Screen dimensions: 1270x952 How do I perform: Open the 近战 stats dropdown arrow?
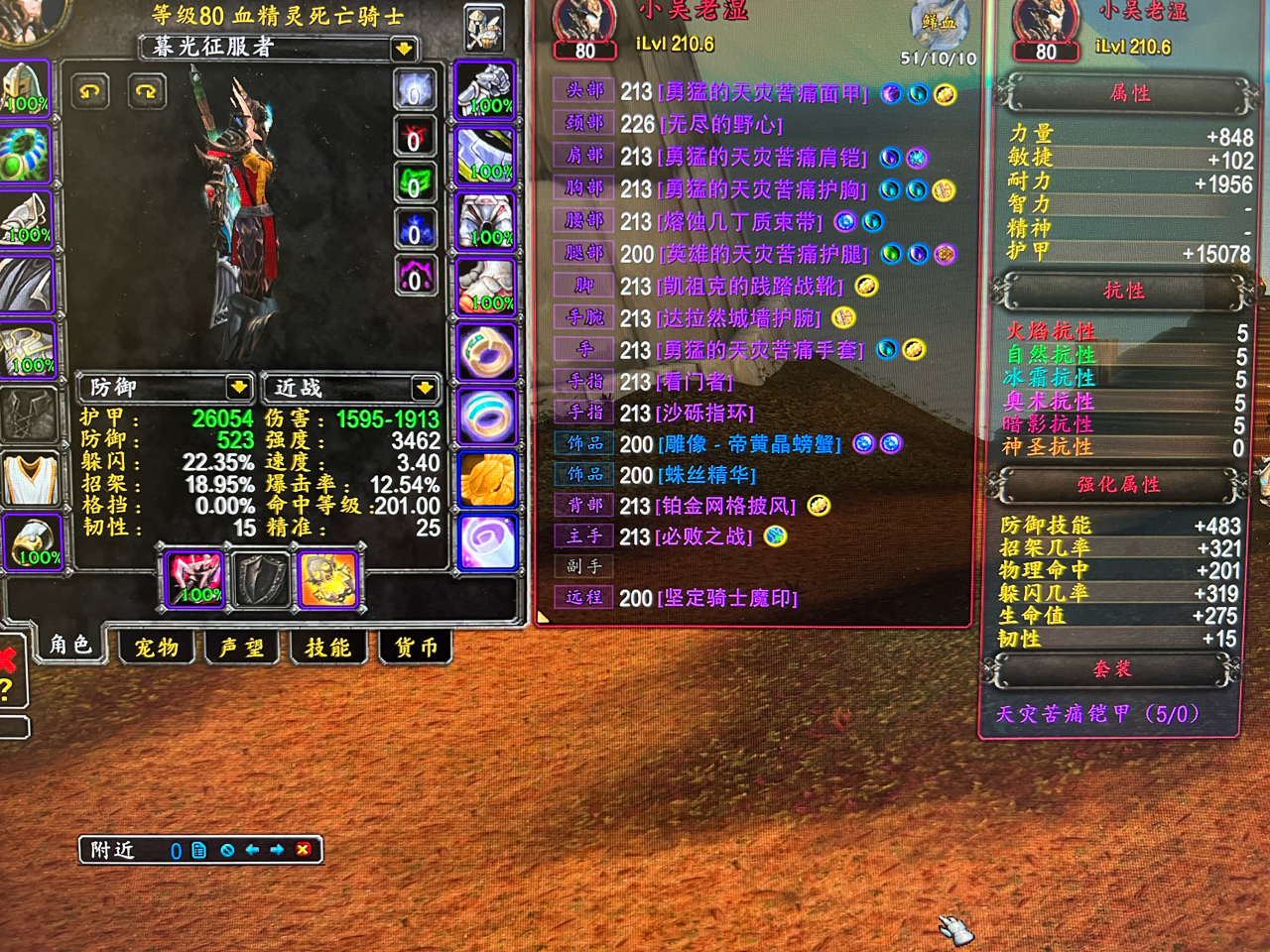(427, 389)
